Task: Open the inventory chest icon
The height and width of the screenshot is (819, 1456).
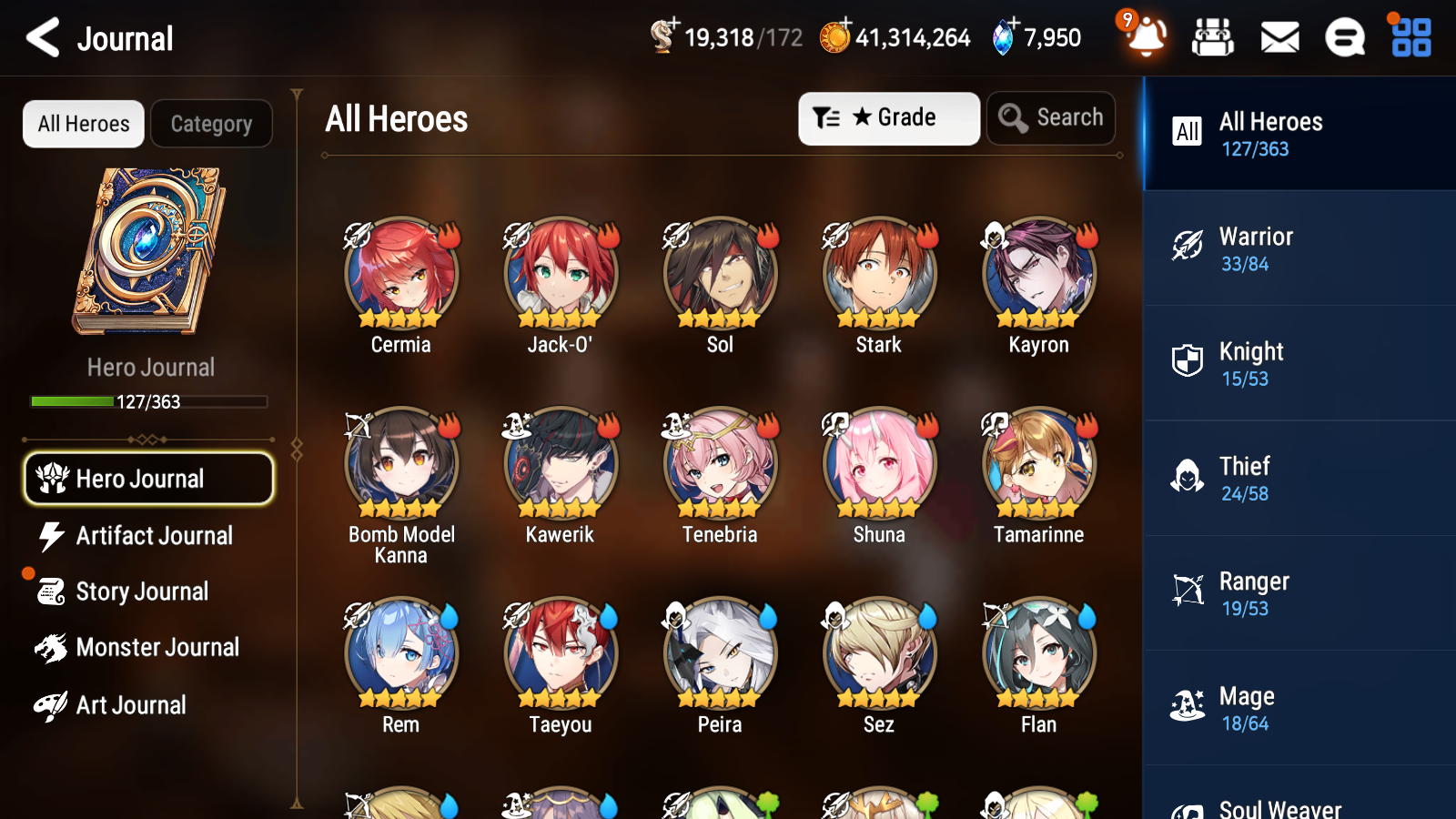Action: pos(1213,38)
